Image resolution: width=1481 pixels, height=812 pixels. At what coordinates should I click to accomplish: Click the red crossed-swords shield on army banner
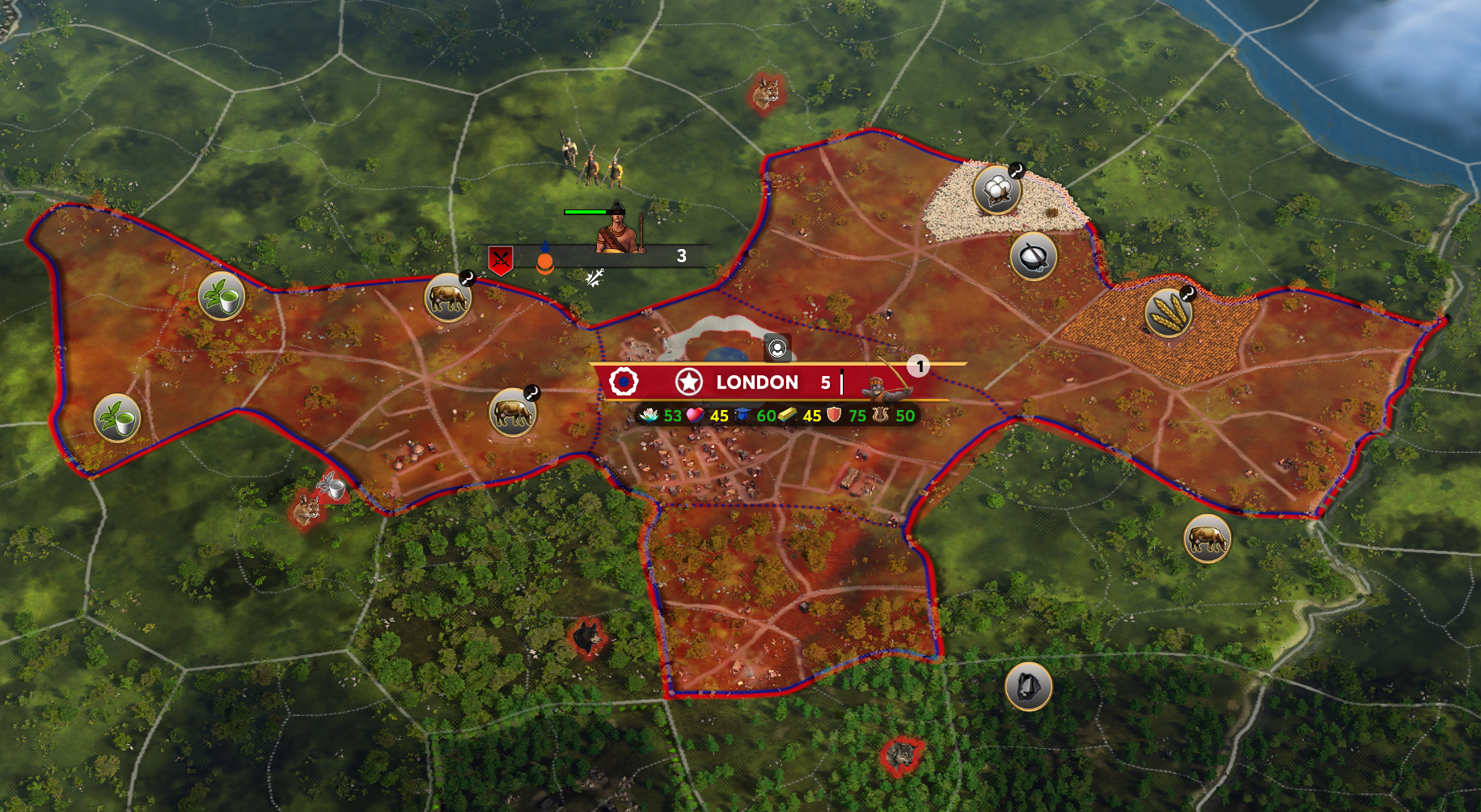[x=501, y=259]
